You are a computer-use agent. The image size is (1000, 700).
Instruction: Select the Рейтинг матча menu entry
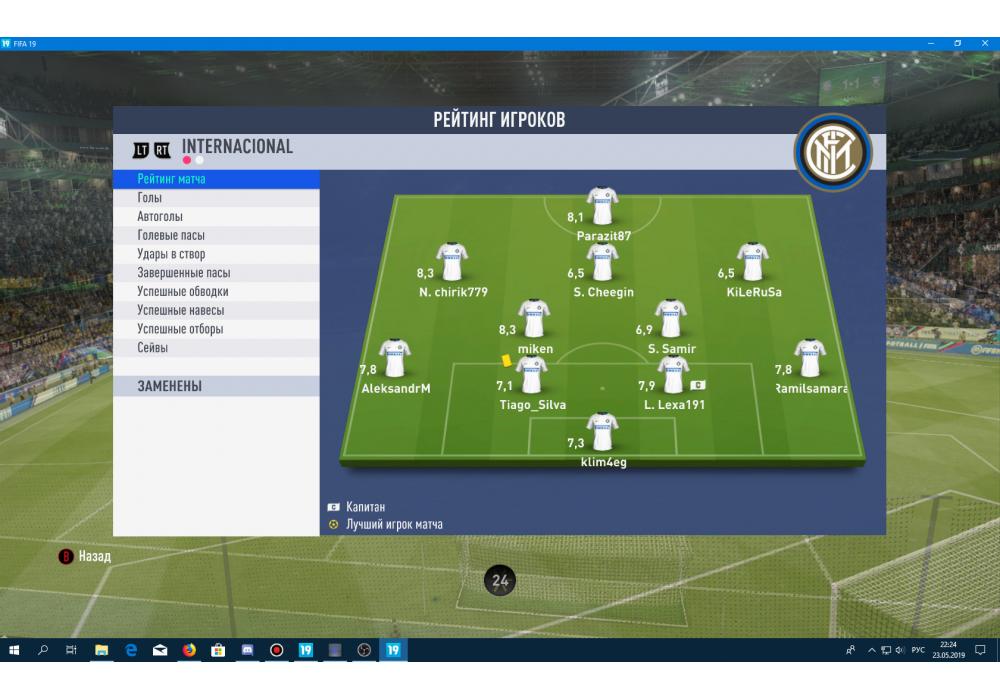tap(216, 179)
